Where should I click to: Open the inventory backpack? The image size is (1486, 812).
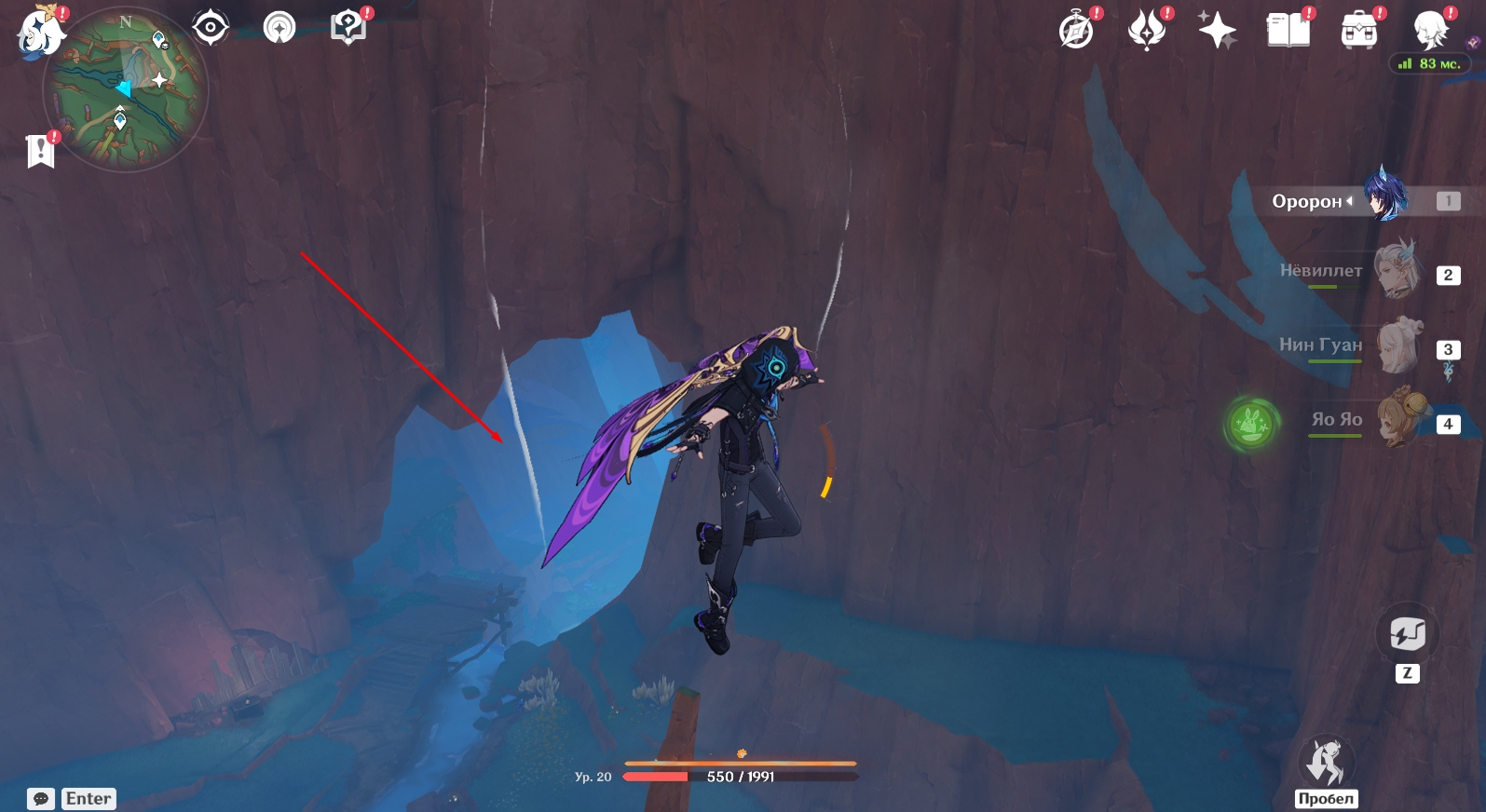pos(1358,31)
